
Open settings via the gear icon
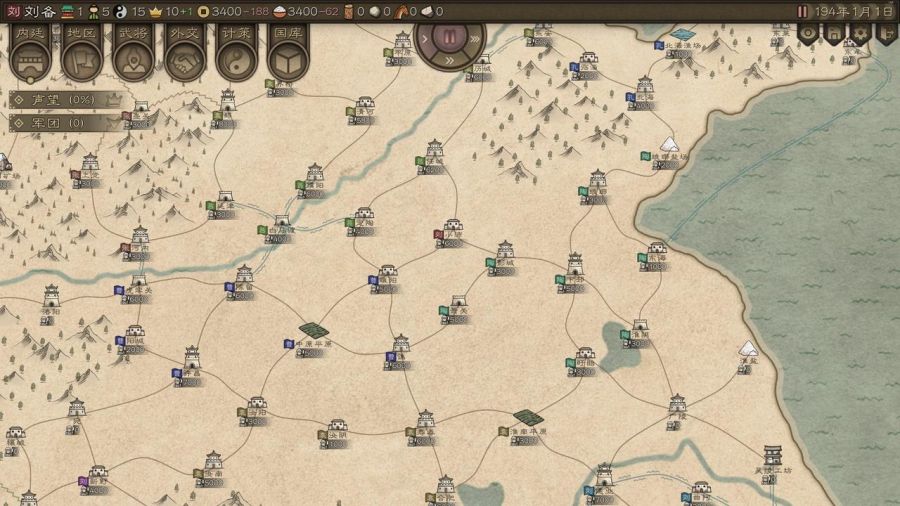[860, 34]
